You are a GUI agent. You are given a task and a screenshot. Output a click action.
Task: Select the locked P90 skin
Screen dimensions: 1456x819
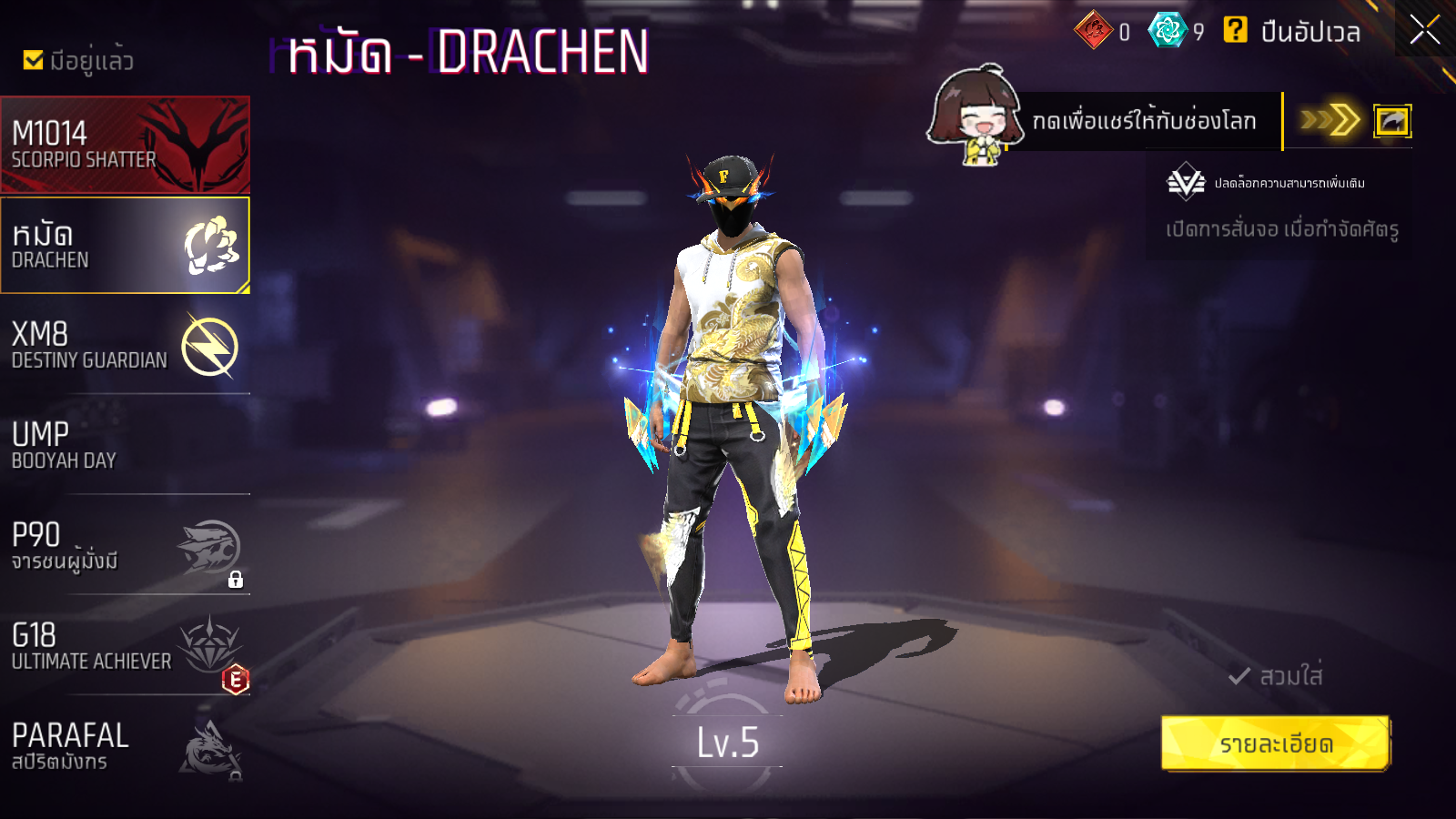point(125,546)
